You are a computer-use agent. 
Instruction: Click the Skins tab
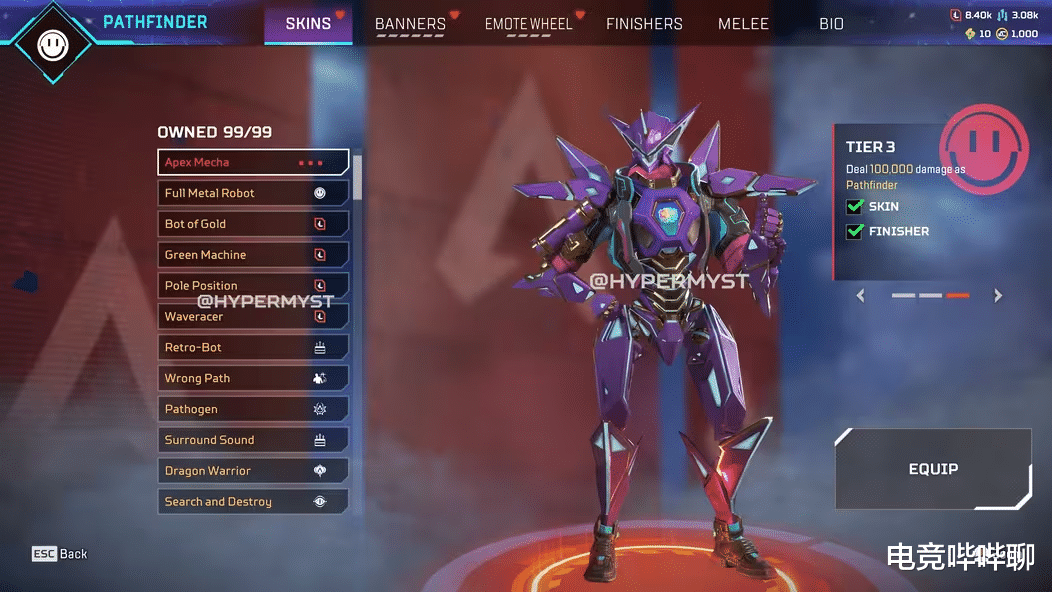(x=308, y=24)
